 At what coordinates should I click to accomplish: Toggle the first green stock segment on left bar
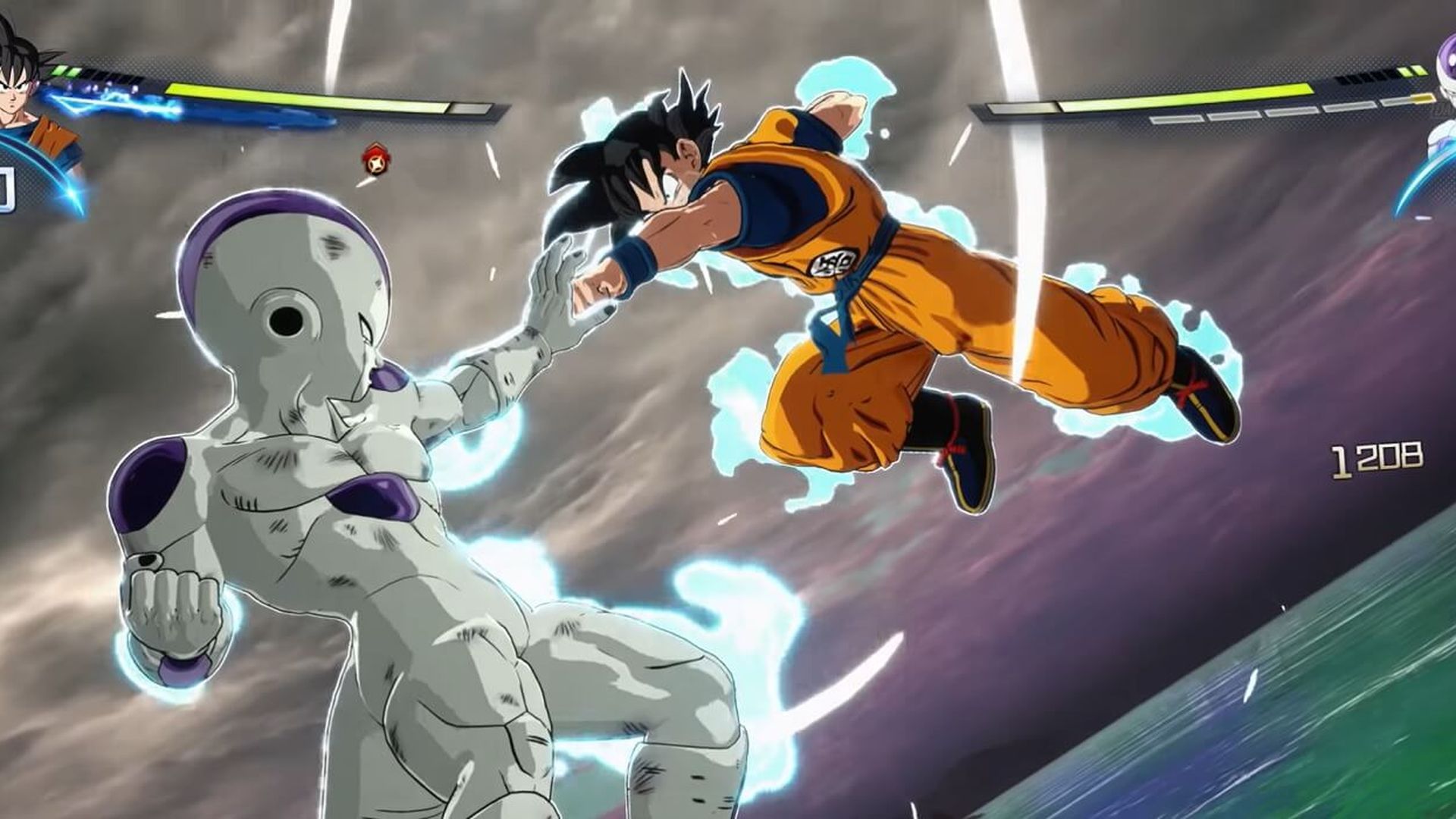click(59, 69)
